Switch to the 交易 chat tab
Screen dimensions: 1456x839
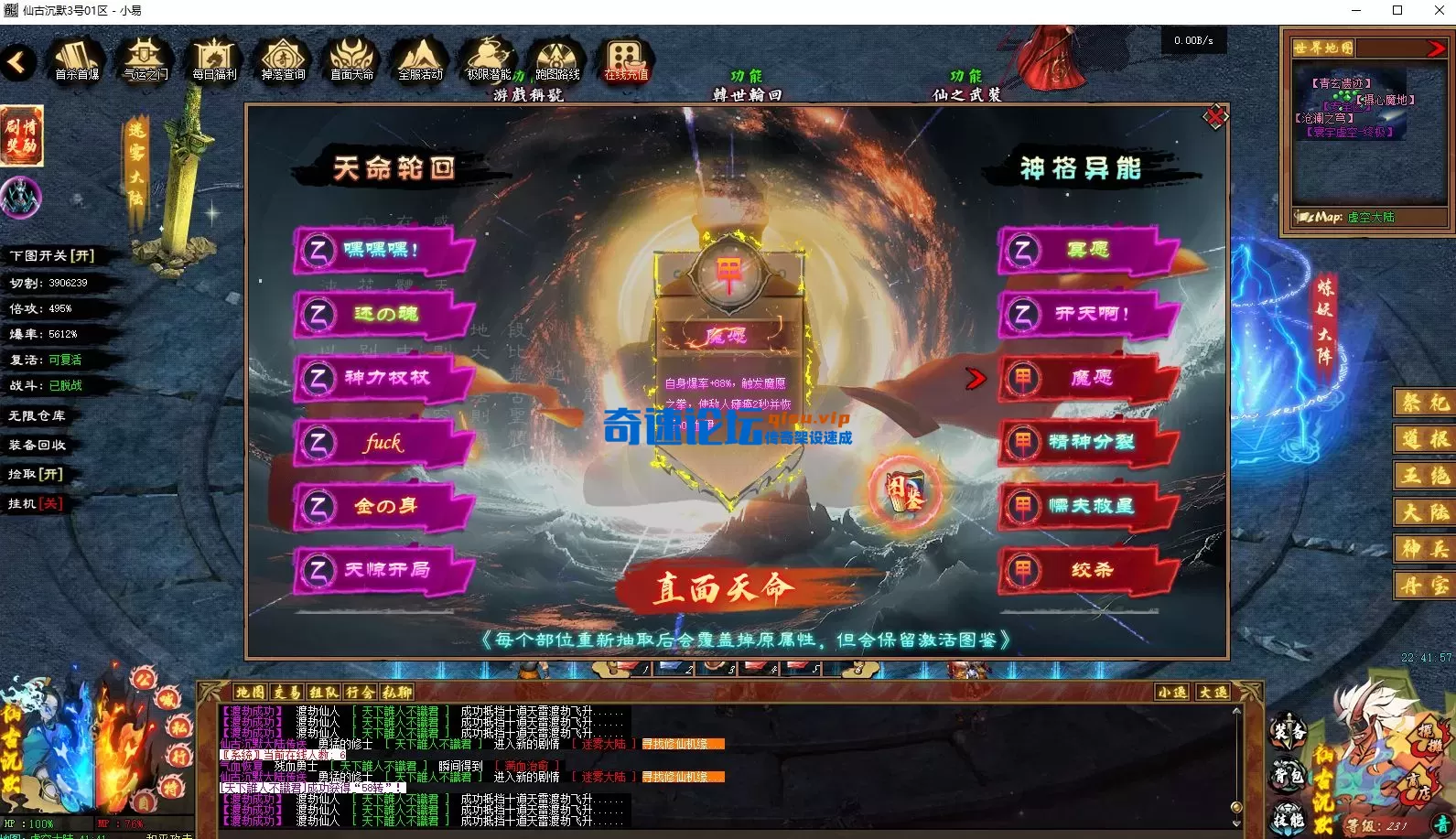286,693
